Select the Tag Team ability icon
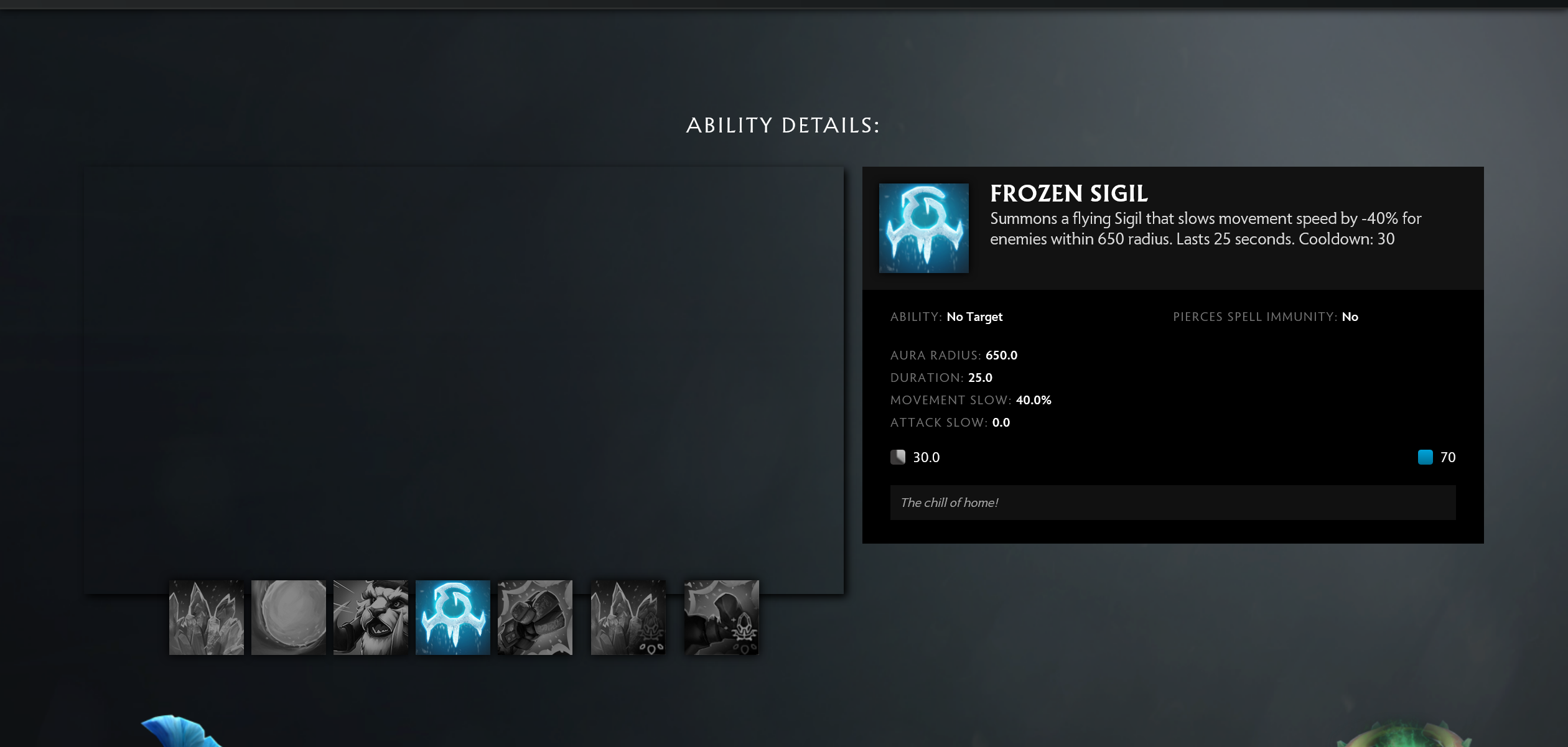Viewport: 1568px width, 747px height. click(x=370, y=617)
